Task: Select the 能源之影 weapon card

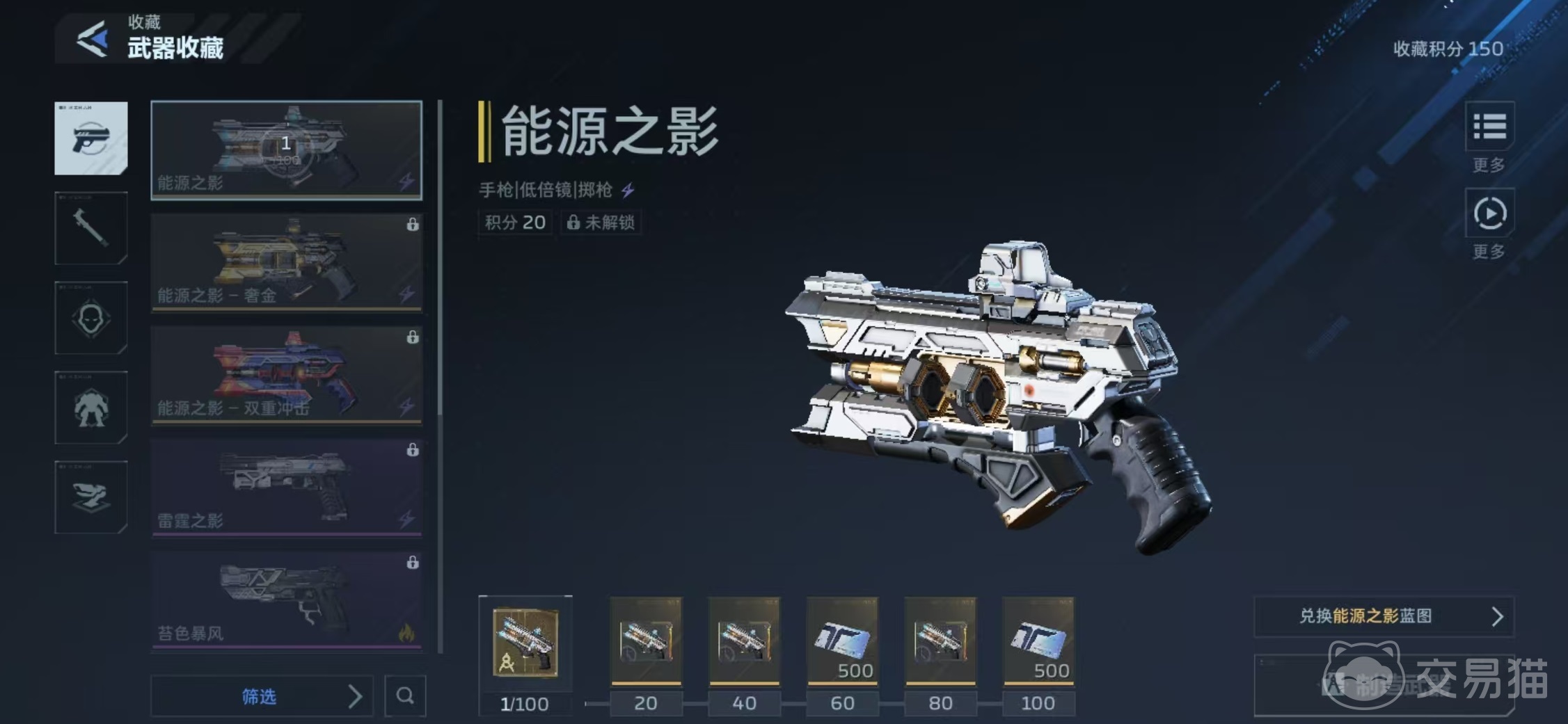Action: [x=286, y=150]
